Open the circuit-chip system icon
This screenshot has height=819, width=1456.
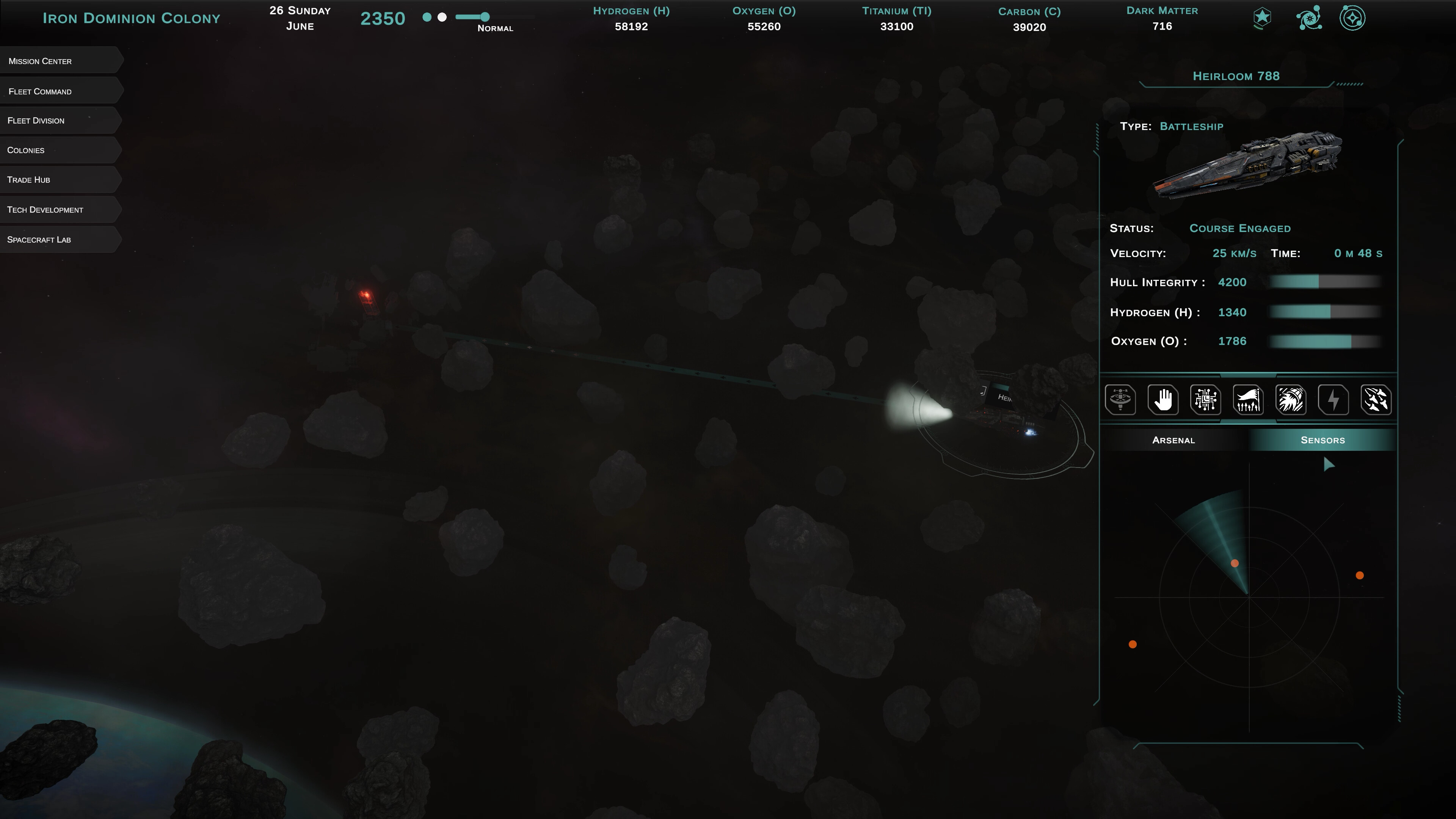click(x=1206, y=400)
